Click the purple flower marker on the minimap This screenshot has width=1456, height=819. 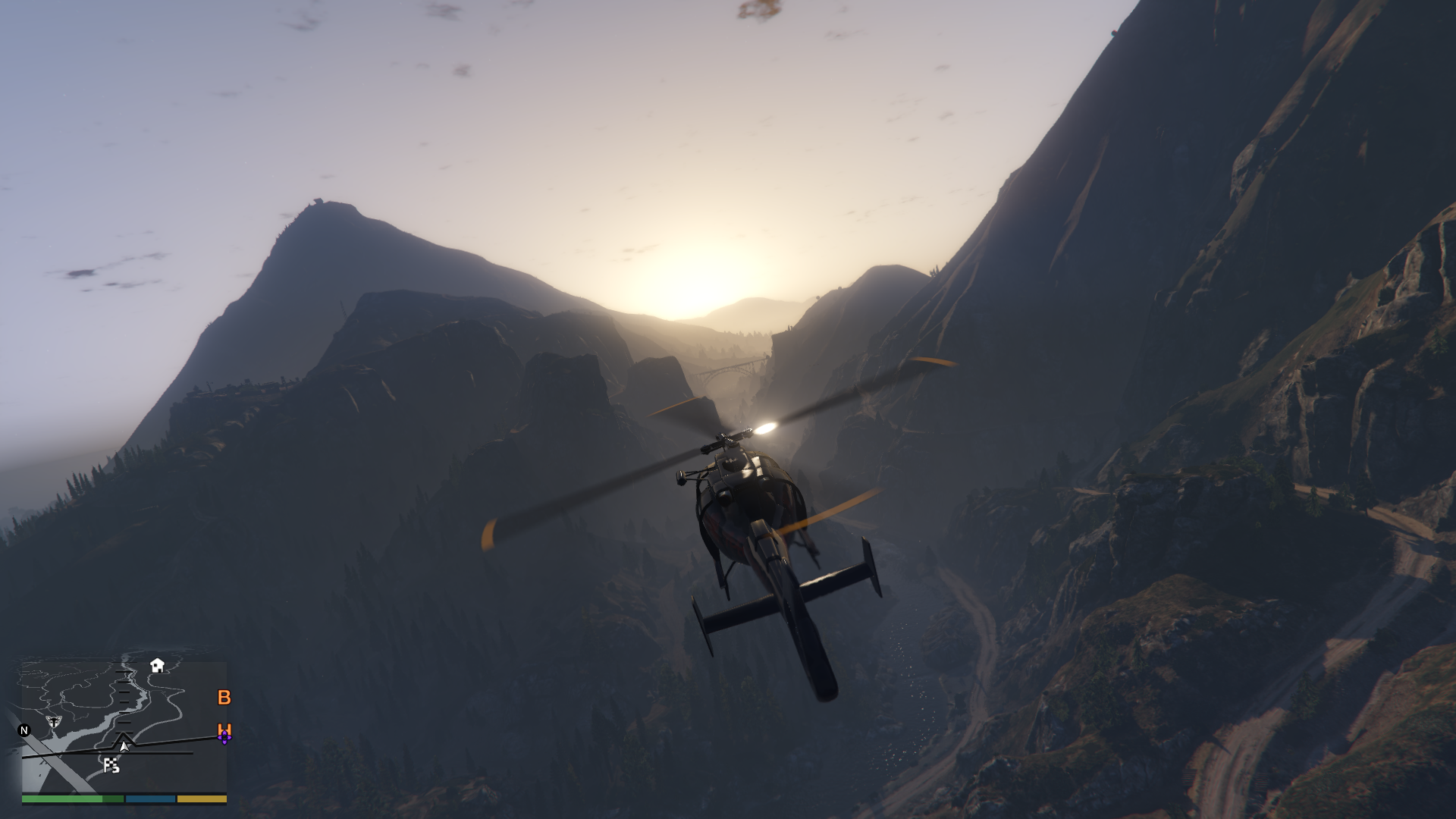(224, 738)
